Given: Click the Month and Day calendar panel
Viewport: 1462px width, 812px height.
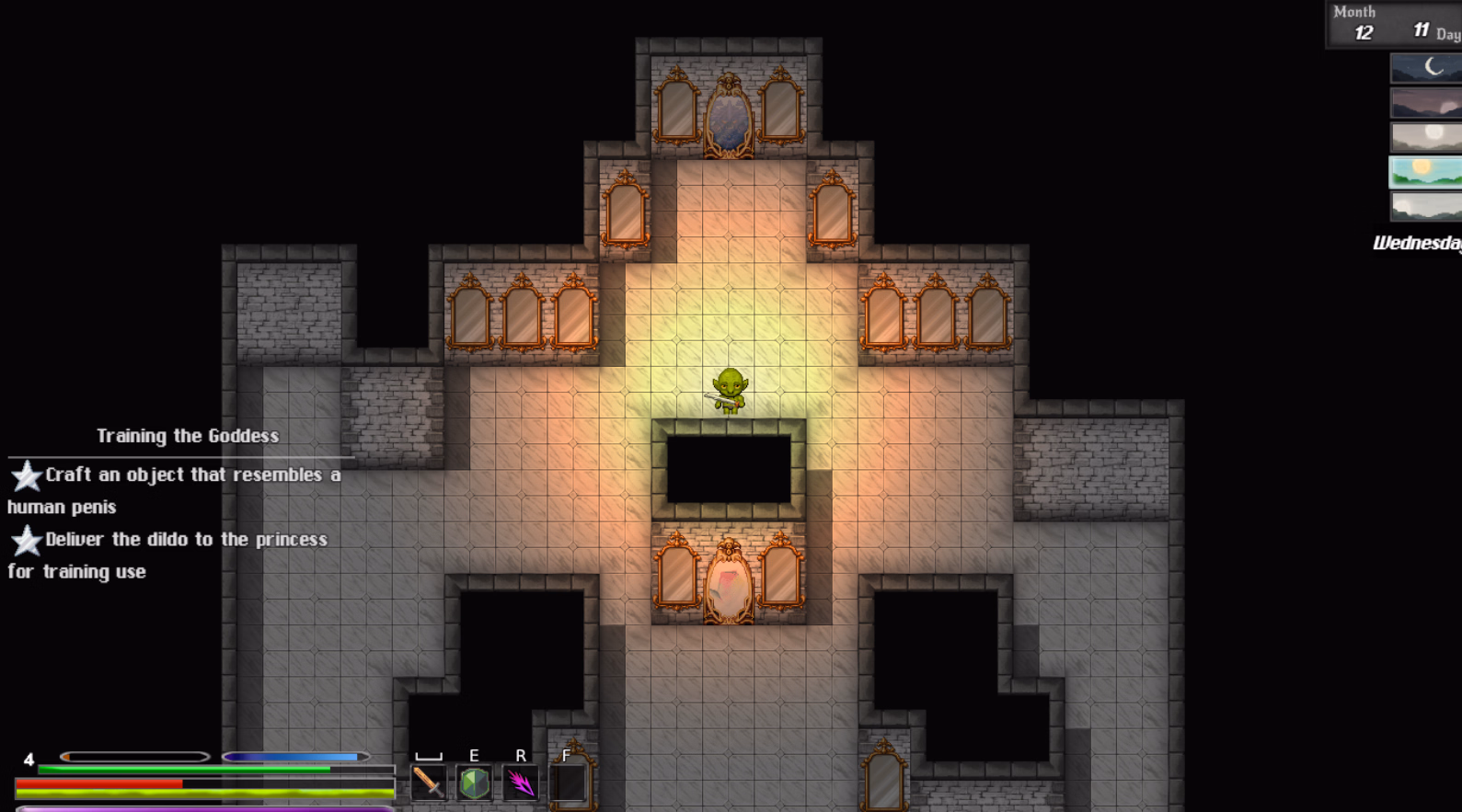Looking at the screenshot, I should pos(1394,24).
